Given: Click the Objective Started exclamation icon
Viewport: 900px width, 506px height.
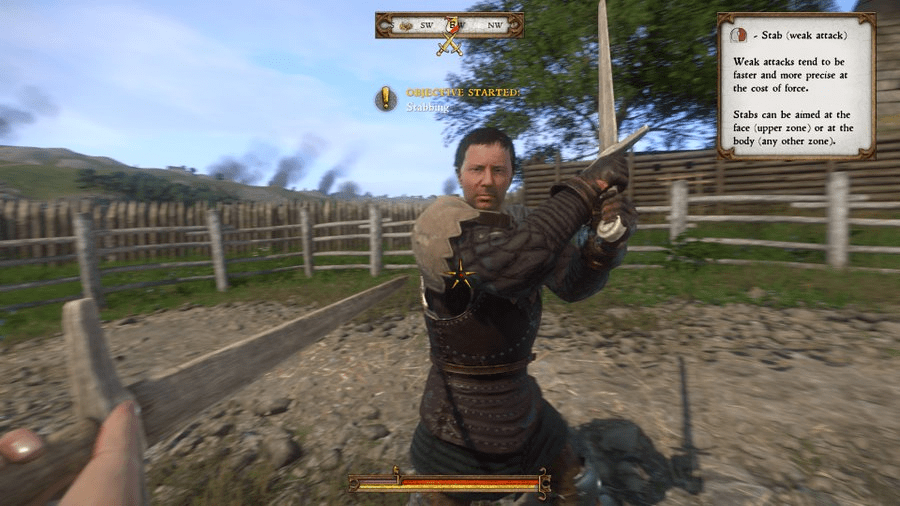Looking at the screenshot, I should pyautogui.click(x=386, y=98).
